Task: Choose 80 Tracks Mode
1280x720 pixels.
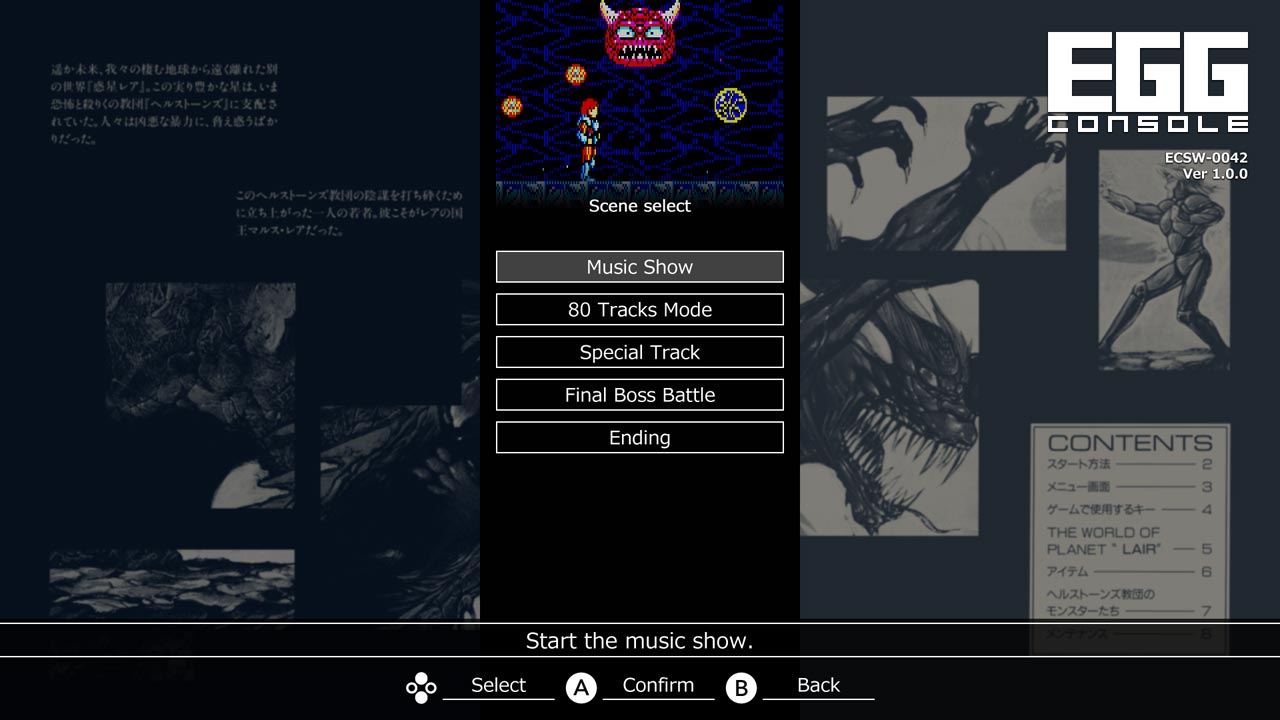Action: (640, 309)
